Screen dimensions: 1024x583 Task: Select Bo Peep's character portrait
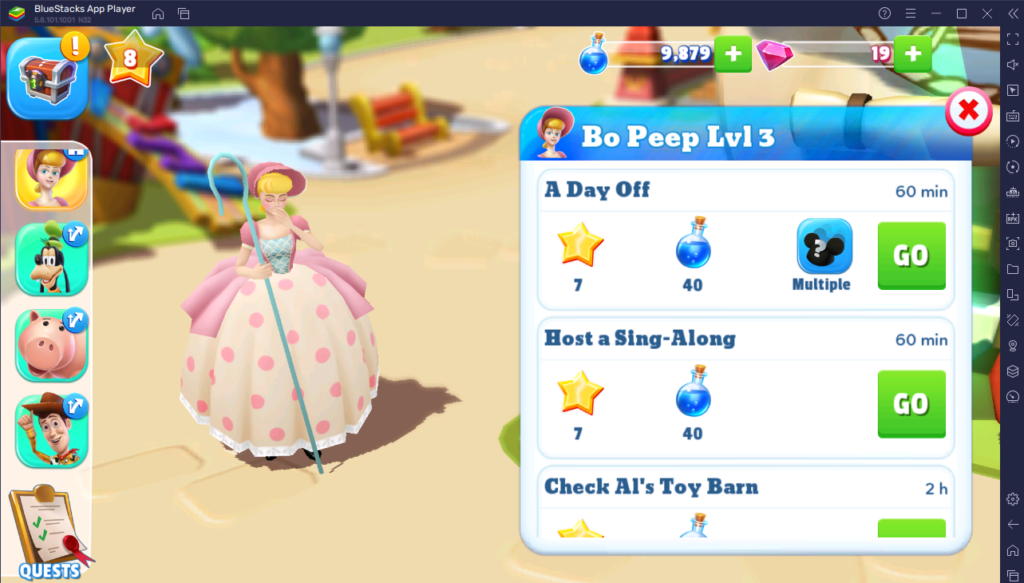51,178
